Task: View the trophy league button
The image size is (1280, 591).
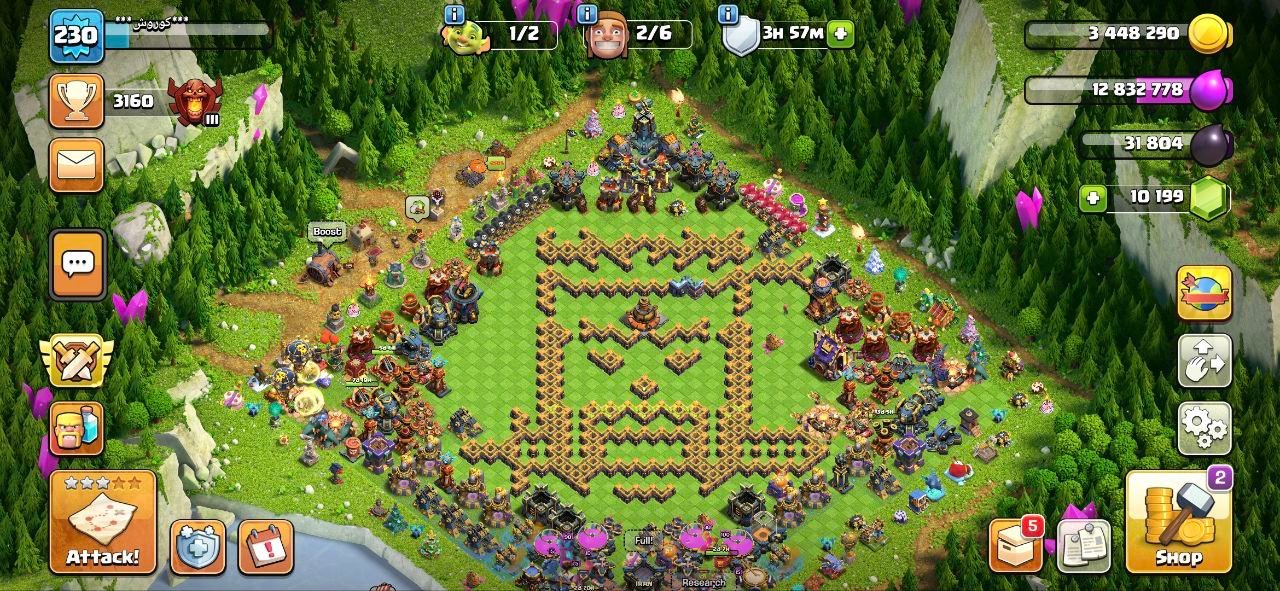Action: tap(76, 101)
